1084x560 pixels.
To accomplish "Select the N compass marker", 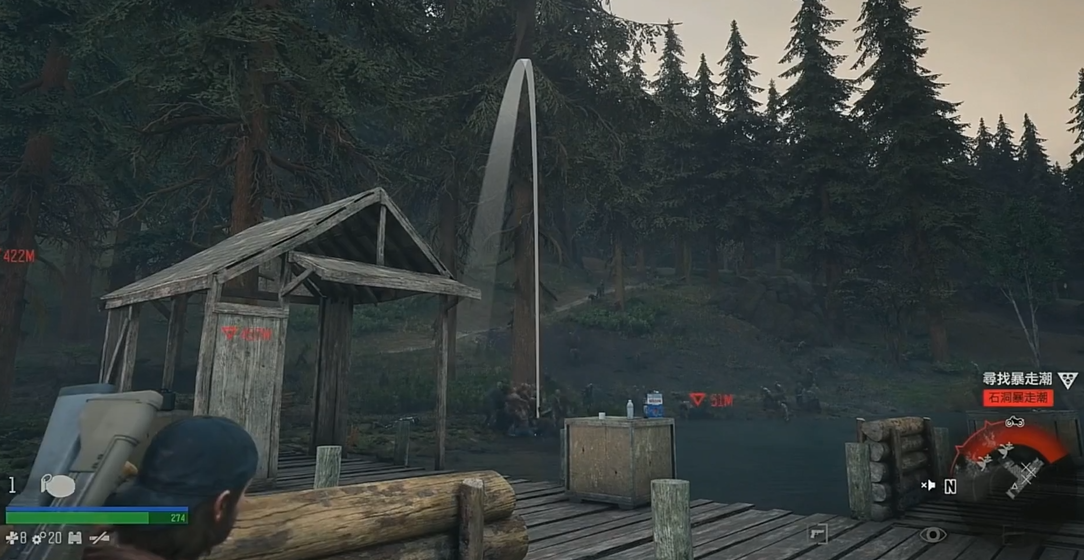I will pyautogui.click(x=949, y=487).
